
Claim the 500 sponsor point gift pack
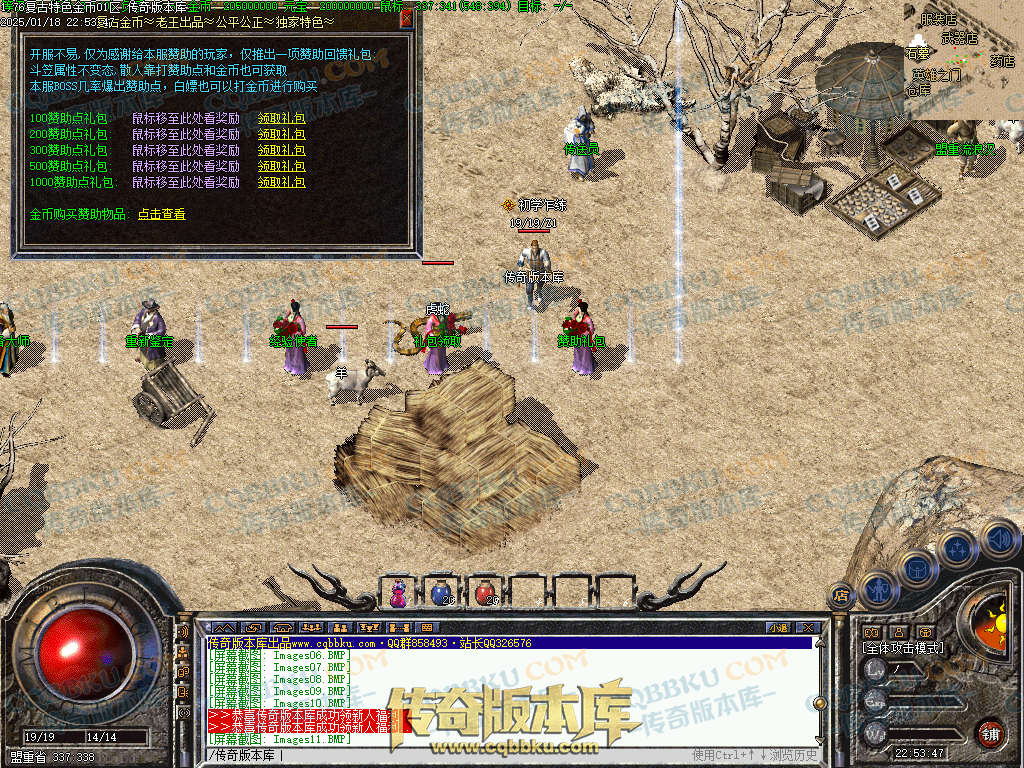(x=281, y=166)
